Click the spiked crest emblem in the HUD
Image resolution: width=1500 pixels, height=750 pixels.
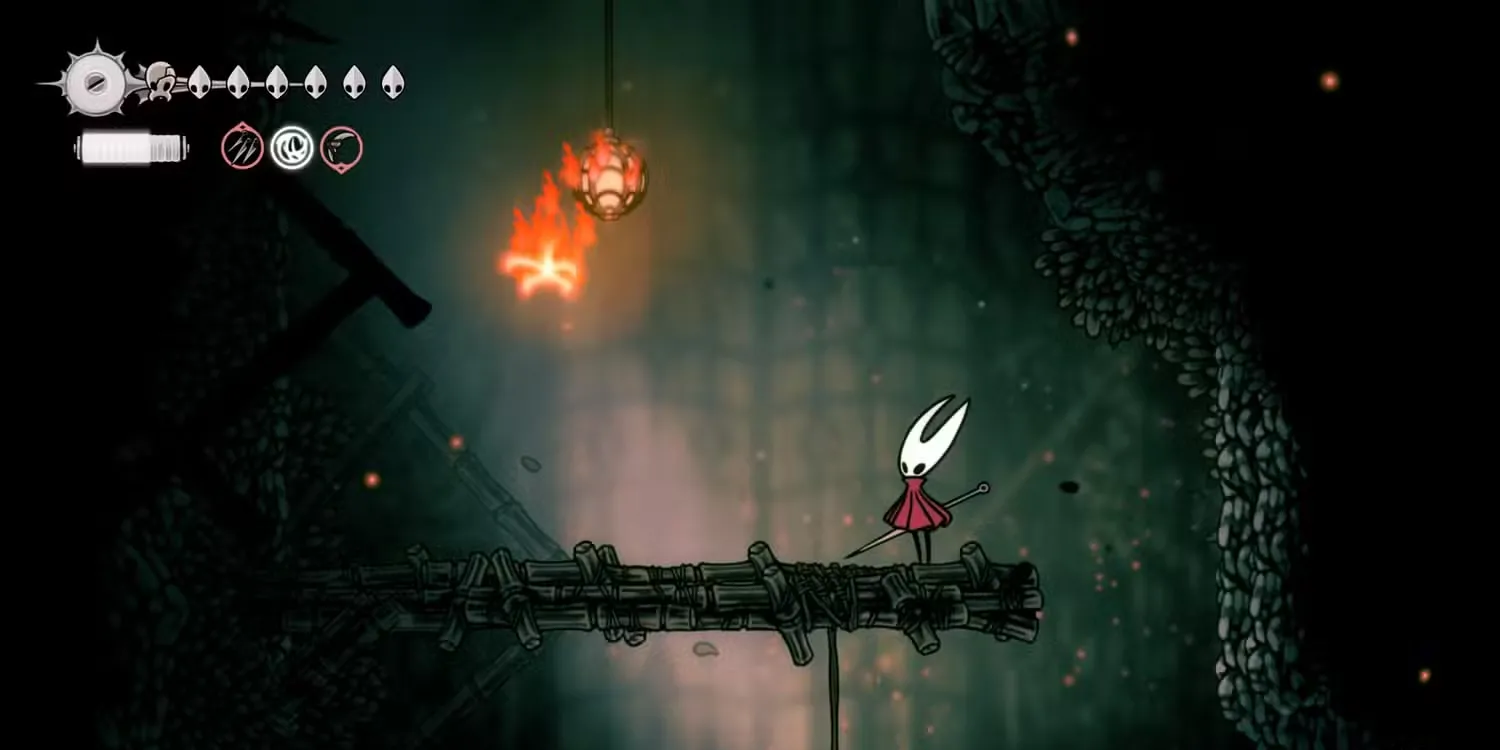[x=95, y=81]
